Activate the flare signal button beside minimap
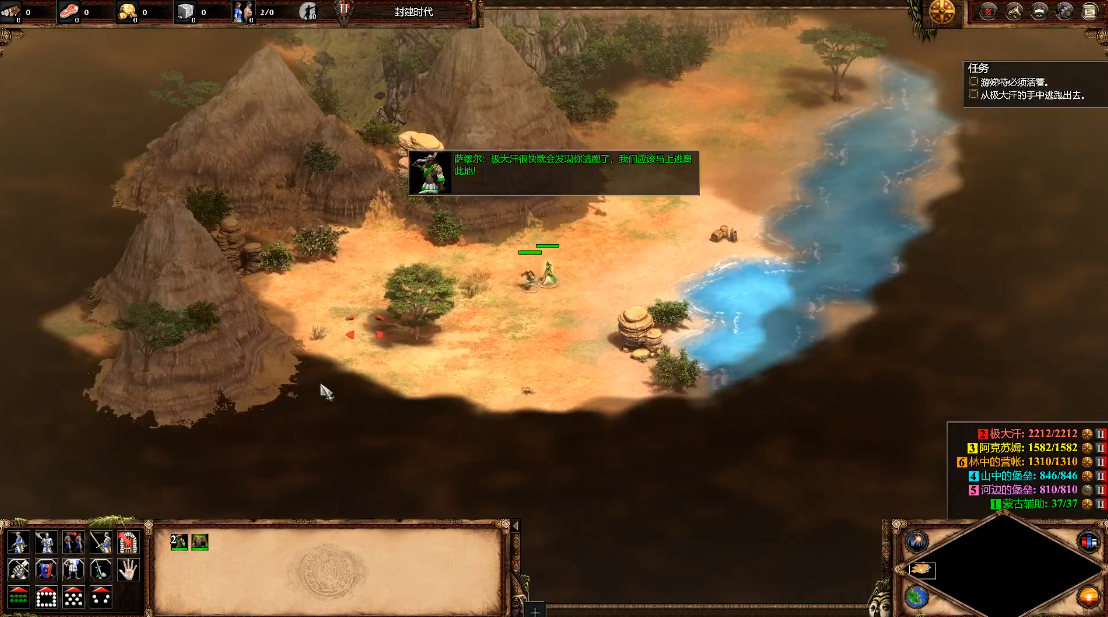This screenshot has height=617, width=1108. coord(915,541)
